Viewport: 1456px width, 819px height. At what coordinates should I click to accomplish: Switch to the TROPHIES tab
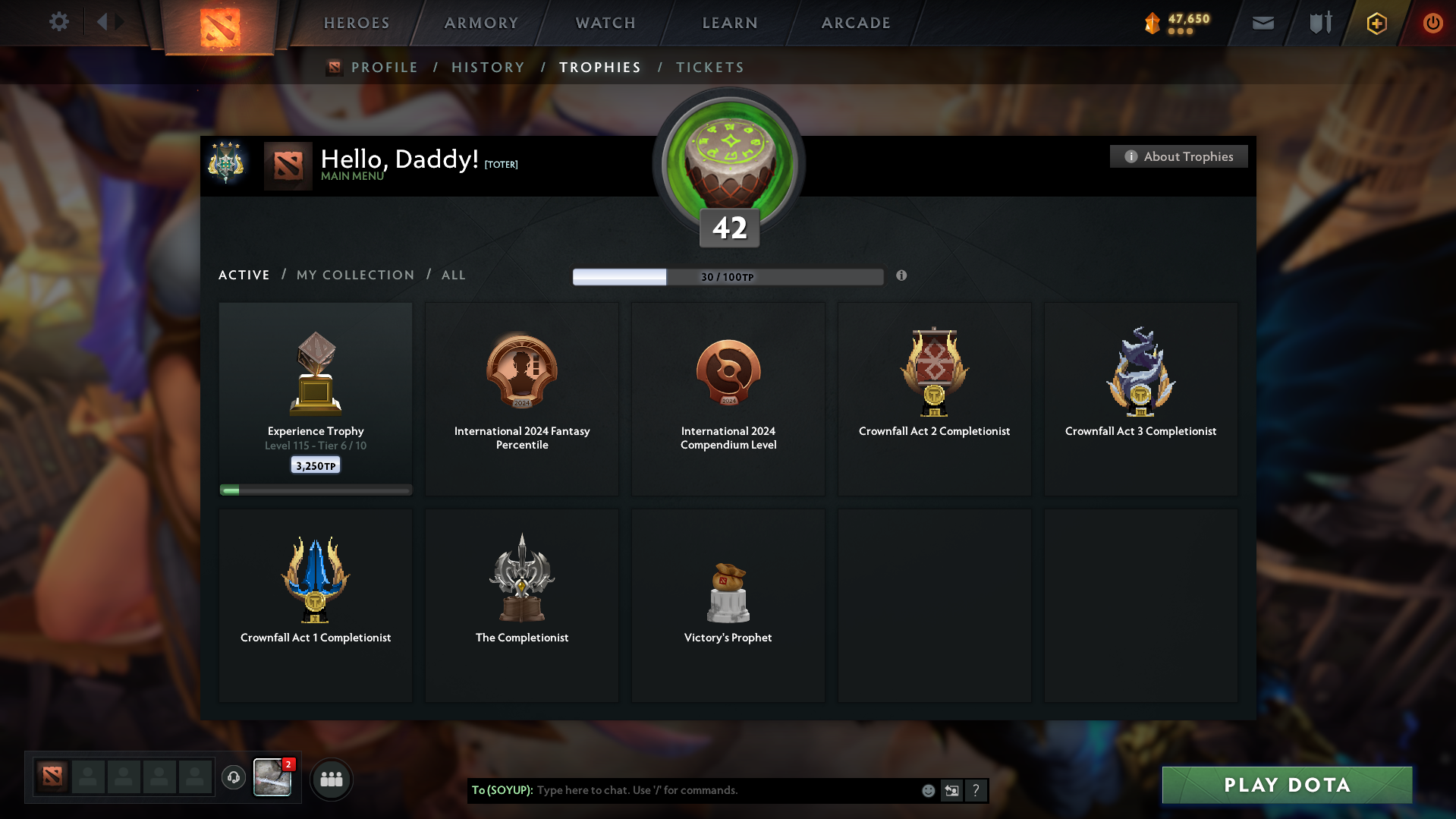pos(599,67)
